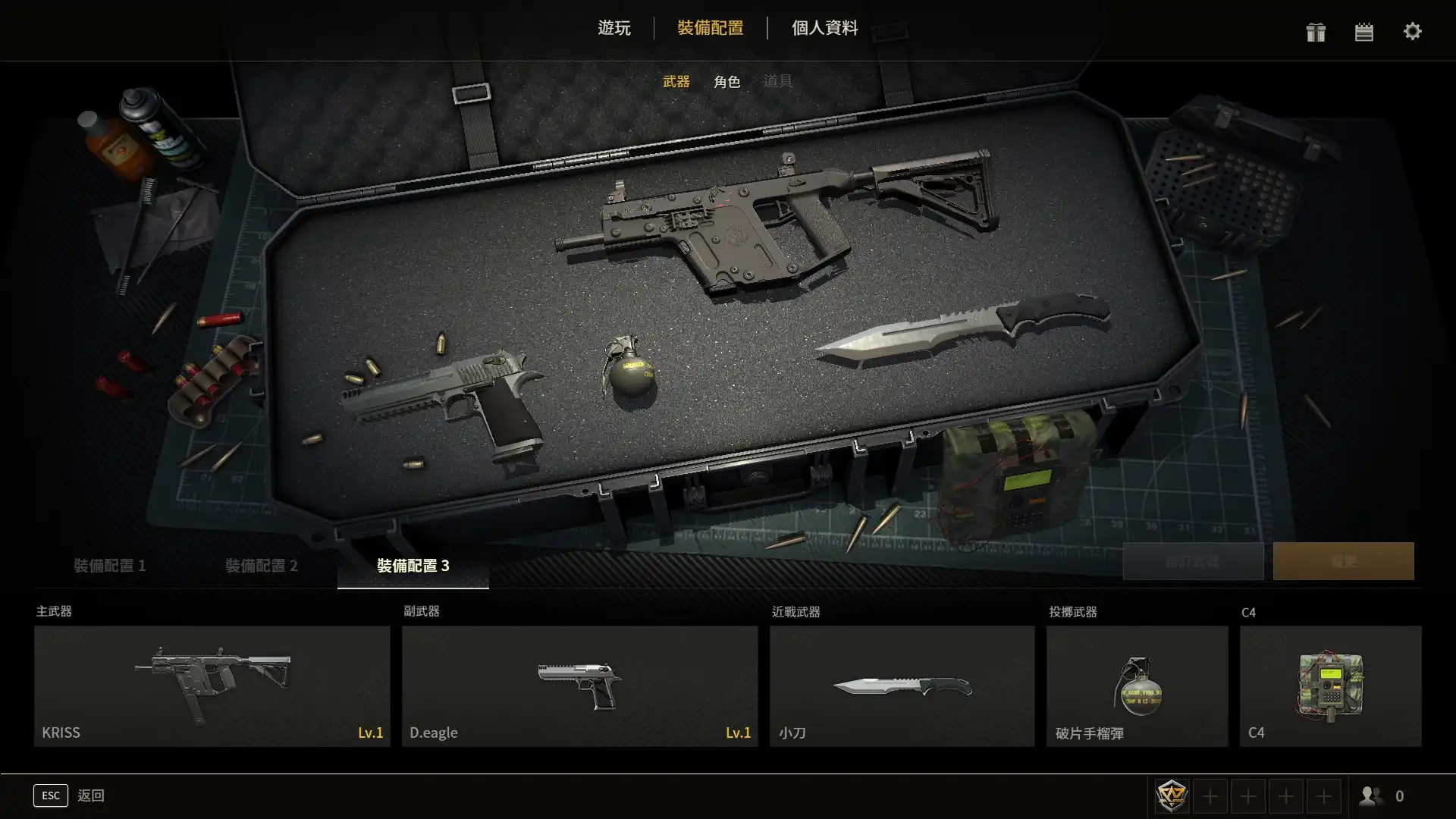Go to 個人資料 (Profile) menu
Viewport: 1456px width, 819px height.
click(824, 28)
